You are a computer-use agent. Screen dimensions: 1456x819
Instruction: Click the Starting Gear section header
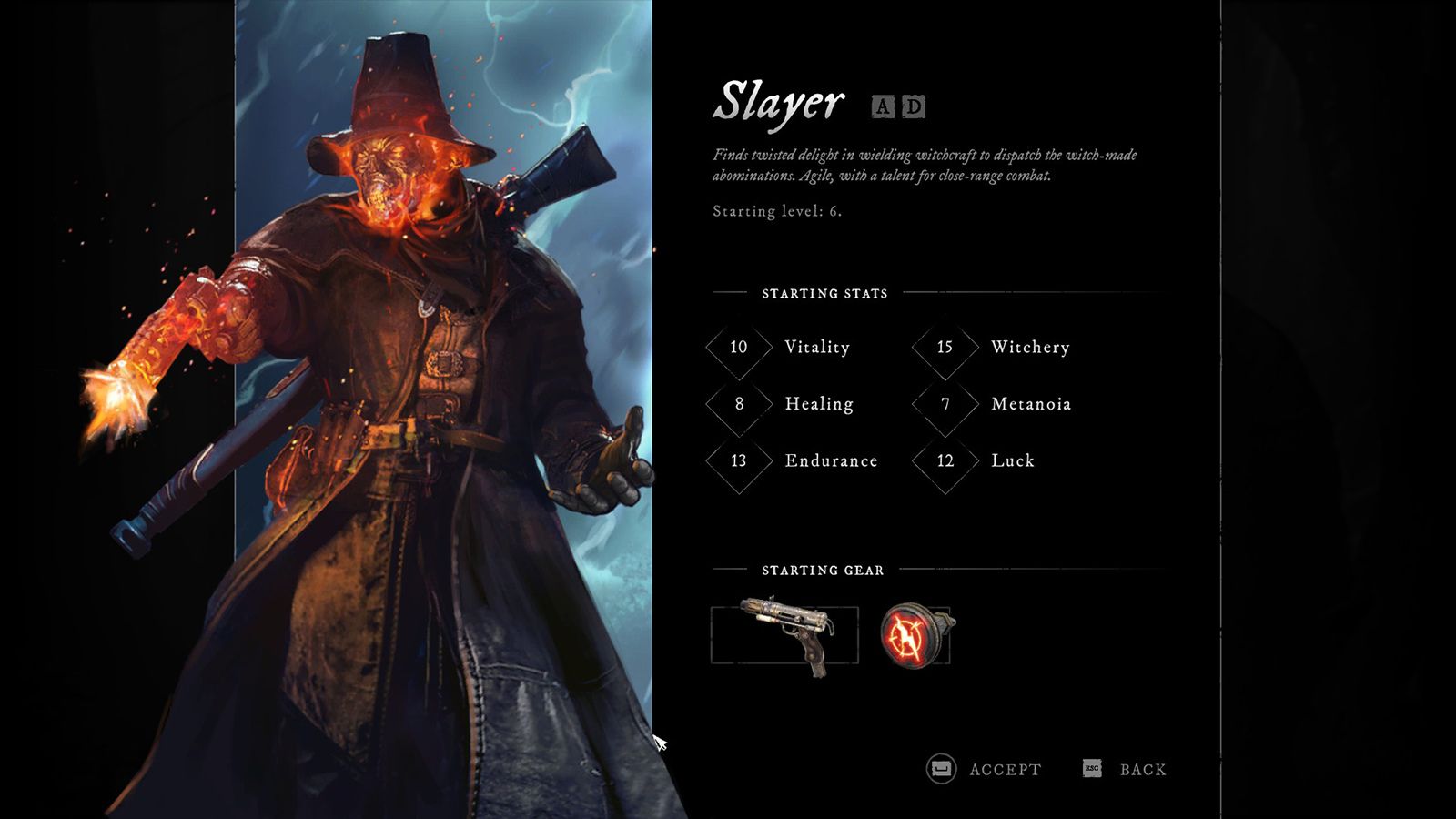[x=822, y=571]
